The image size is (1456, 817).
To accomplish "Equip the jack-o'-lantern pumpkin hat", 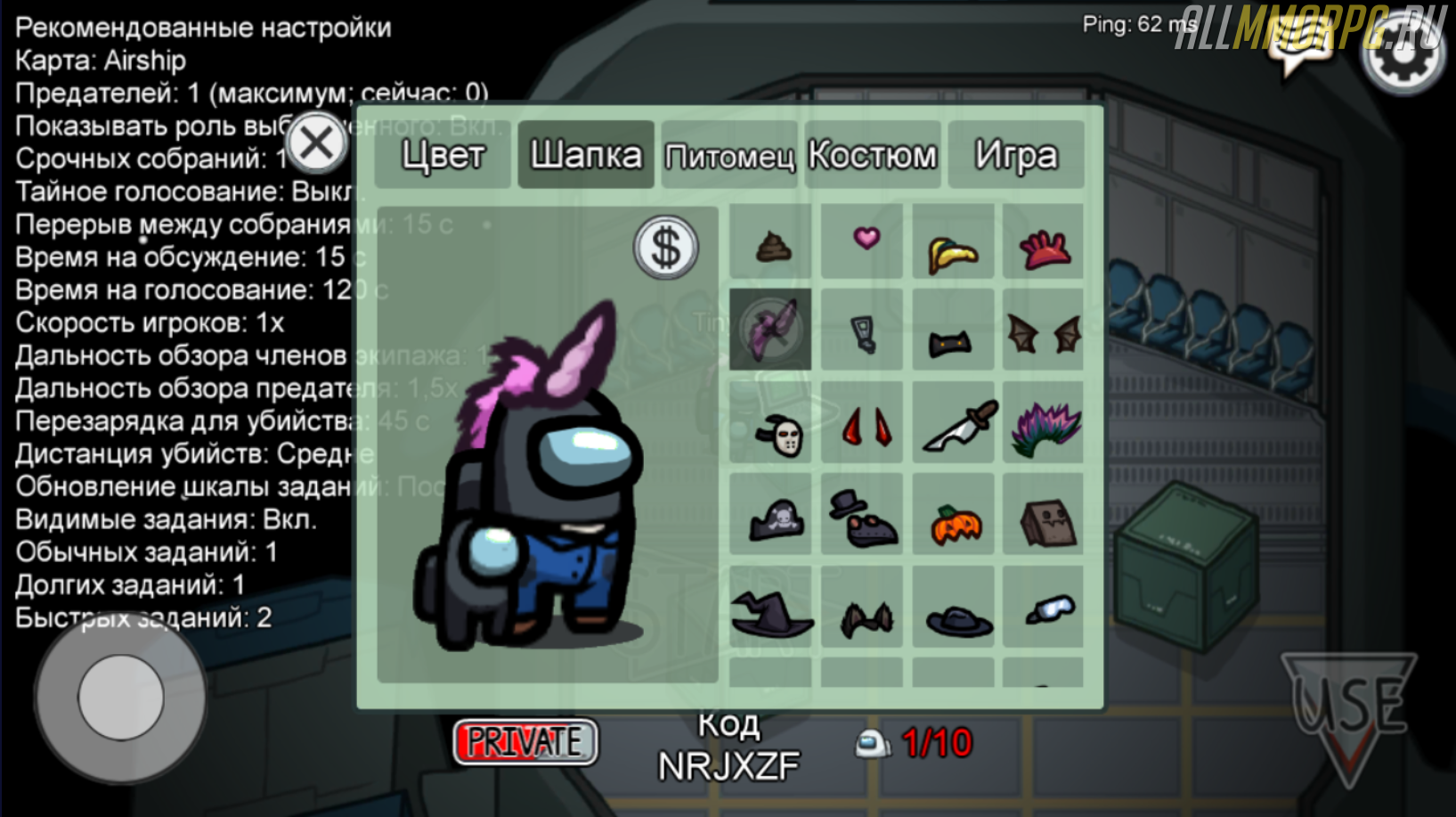I will [x=955, y=524].
